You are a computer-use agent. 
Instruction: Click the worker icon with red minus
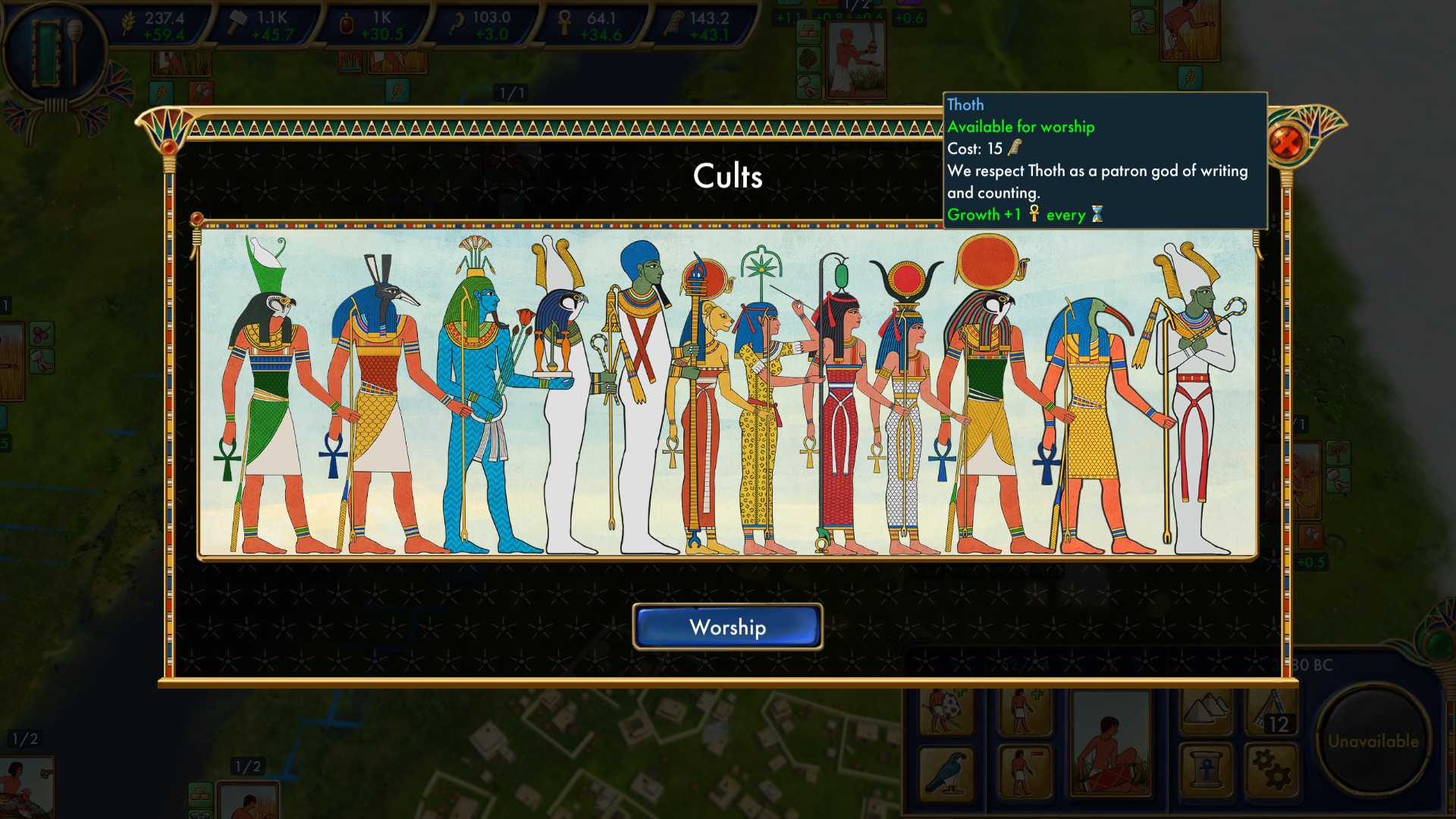[1024, 770]
